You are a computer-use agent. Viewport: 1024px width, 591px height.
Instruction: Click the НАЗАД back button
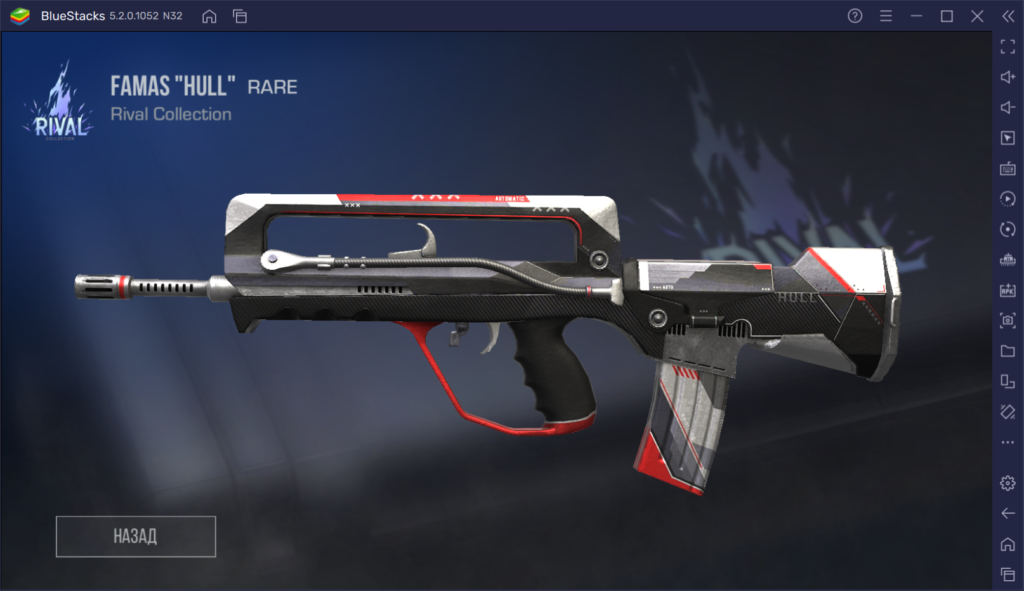[x=136, y=536]
